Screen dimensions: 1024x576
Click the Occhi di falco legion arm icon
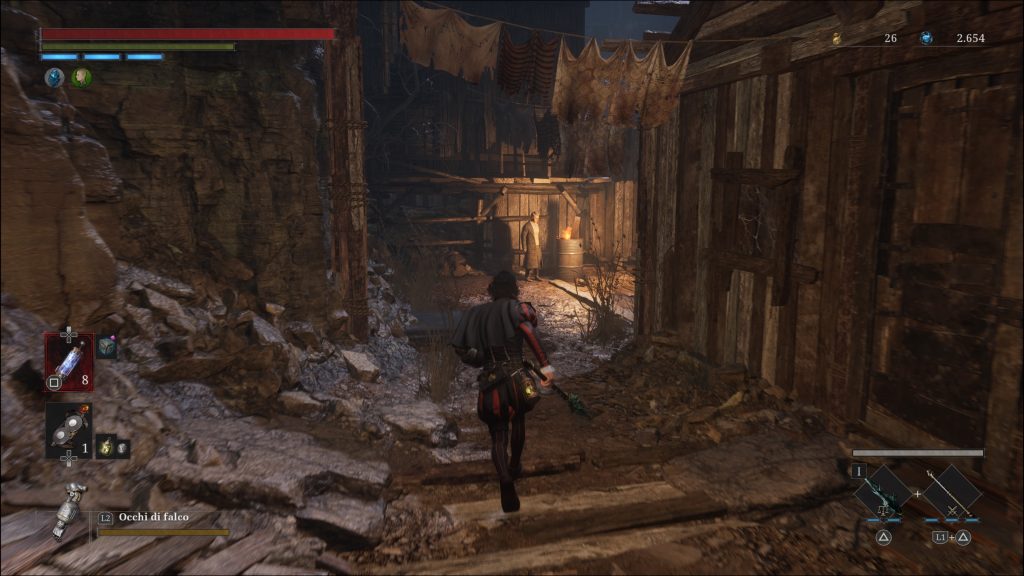[70, 508]
